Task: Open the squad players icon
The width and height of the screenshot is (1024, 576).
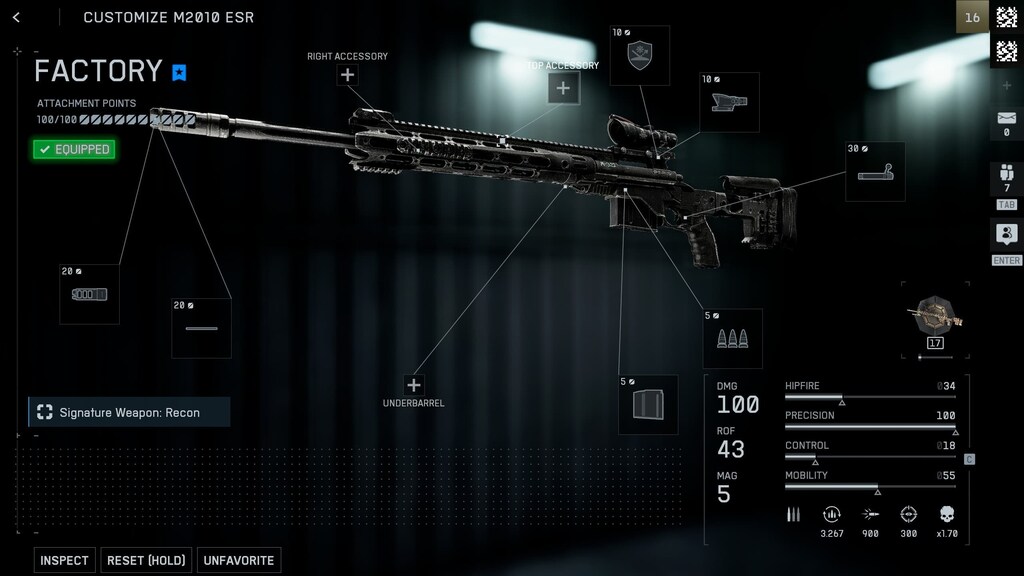Action: coord(1006,178)
